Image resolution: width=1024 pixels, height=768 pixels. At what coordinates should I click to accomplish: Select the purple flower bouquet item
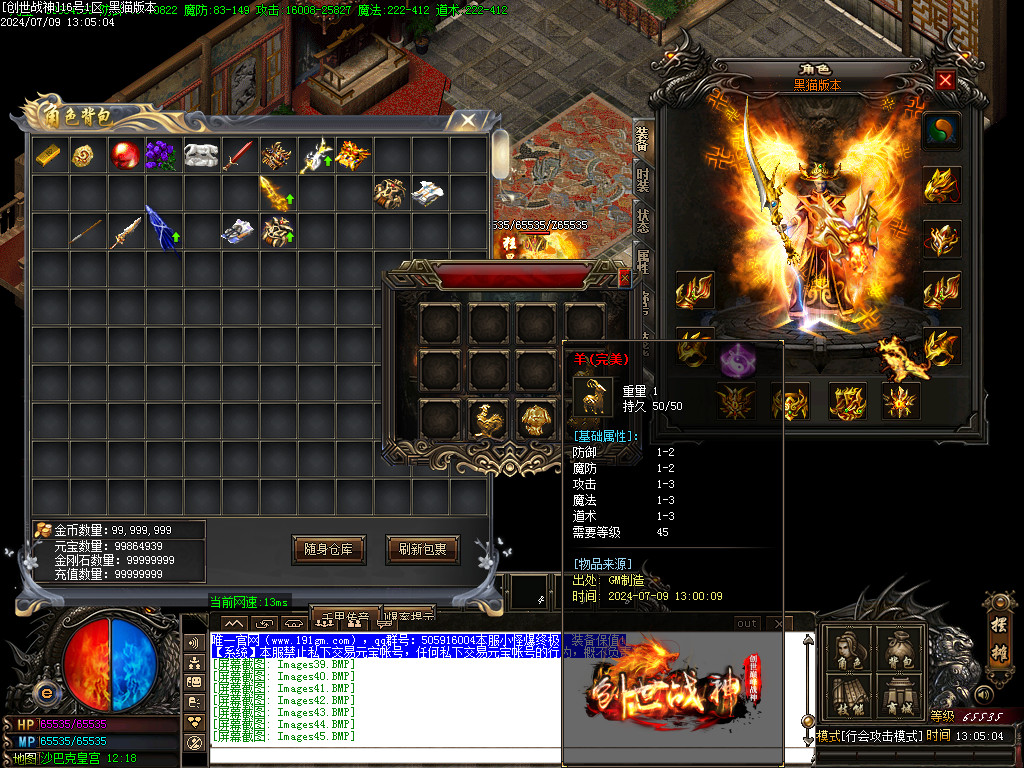click(x=161, y=155)
